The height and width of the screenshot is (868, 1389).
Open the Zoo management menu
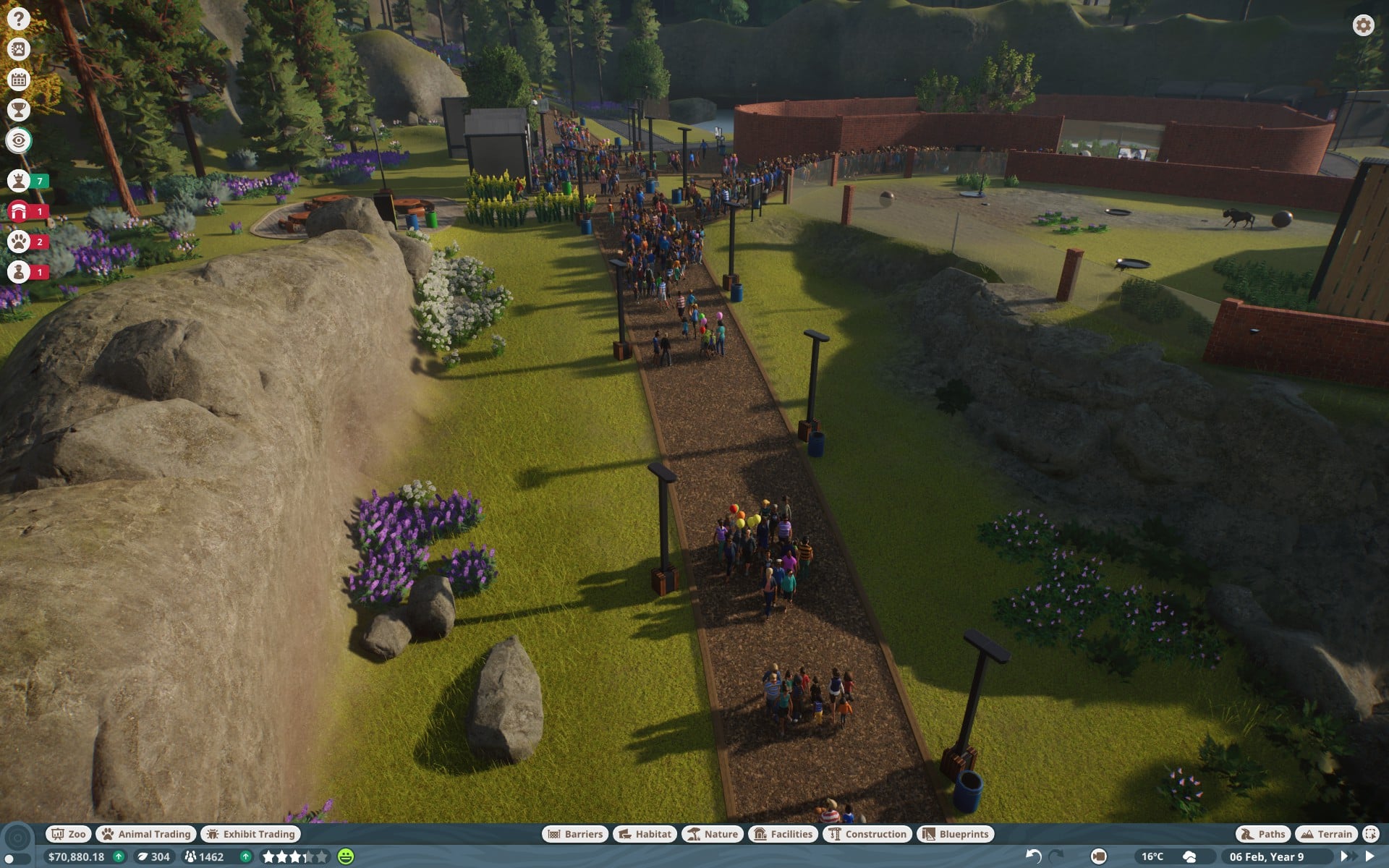pos(69,834)
